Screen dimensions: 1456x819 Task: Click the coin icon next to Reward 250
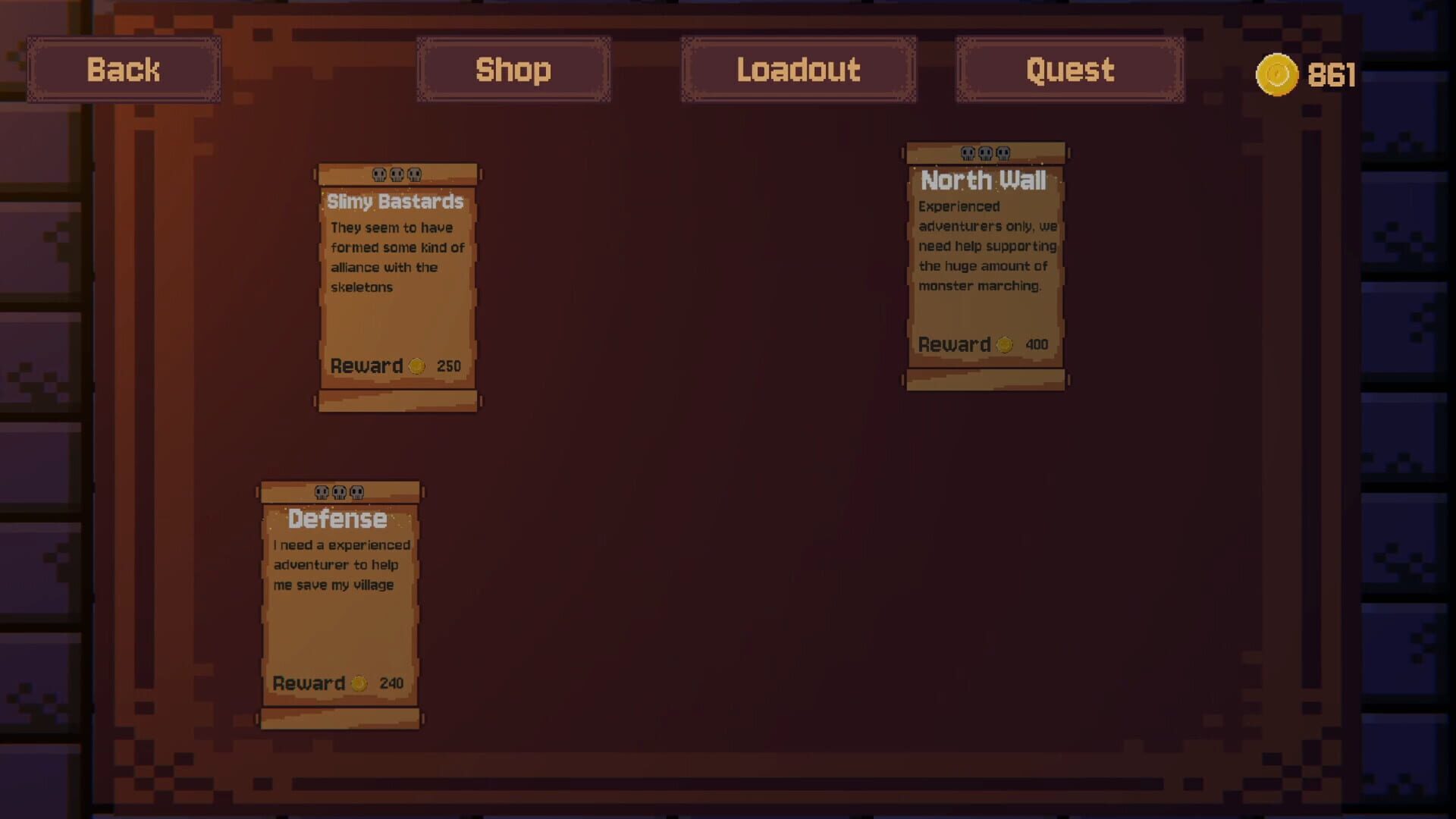[x=416, y=366]
